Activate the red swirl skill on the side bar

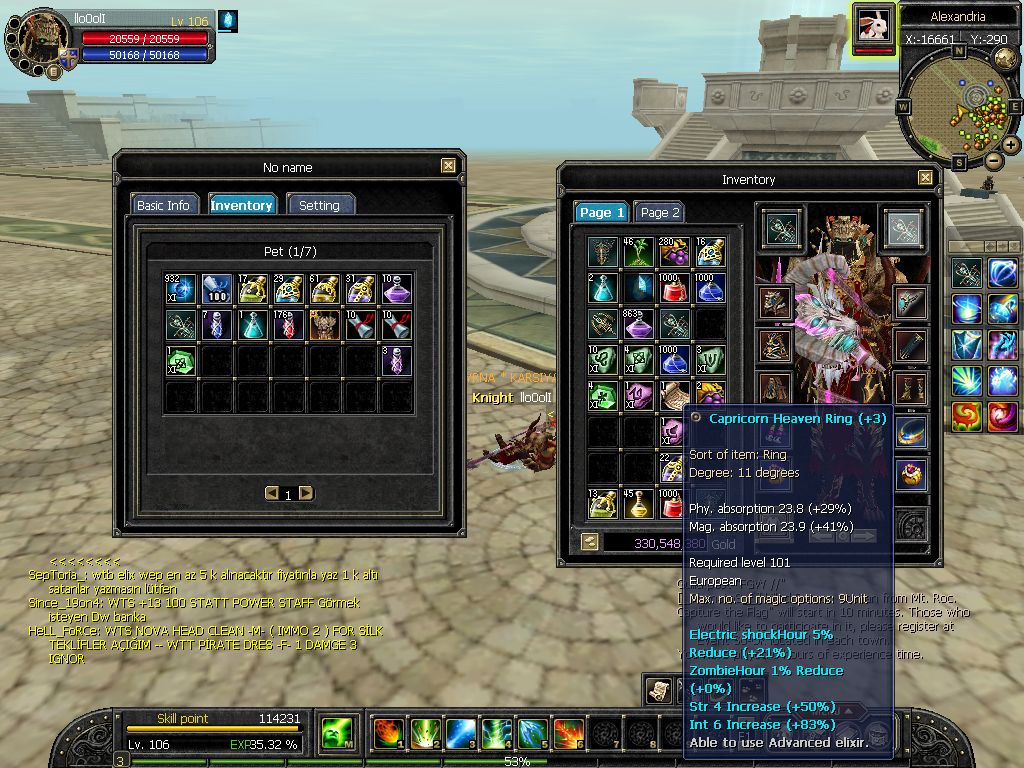[x=967, y=416]
